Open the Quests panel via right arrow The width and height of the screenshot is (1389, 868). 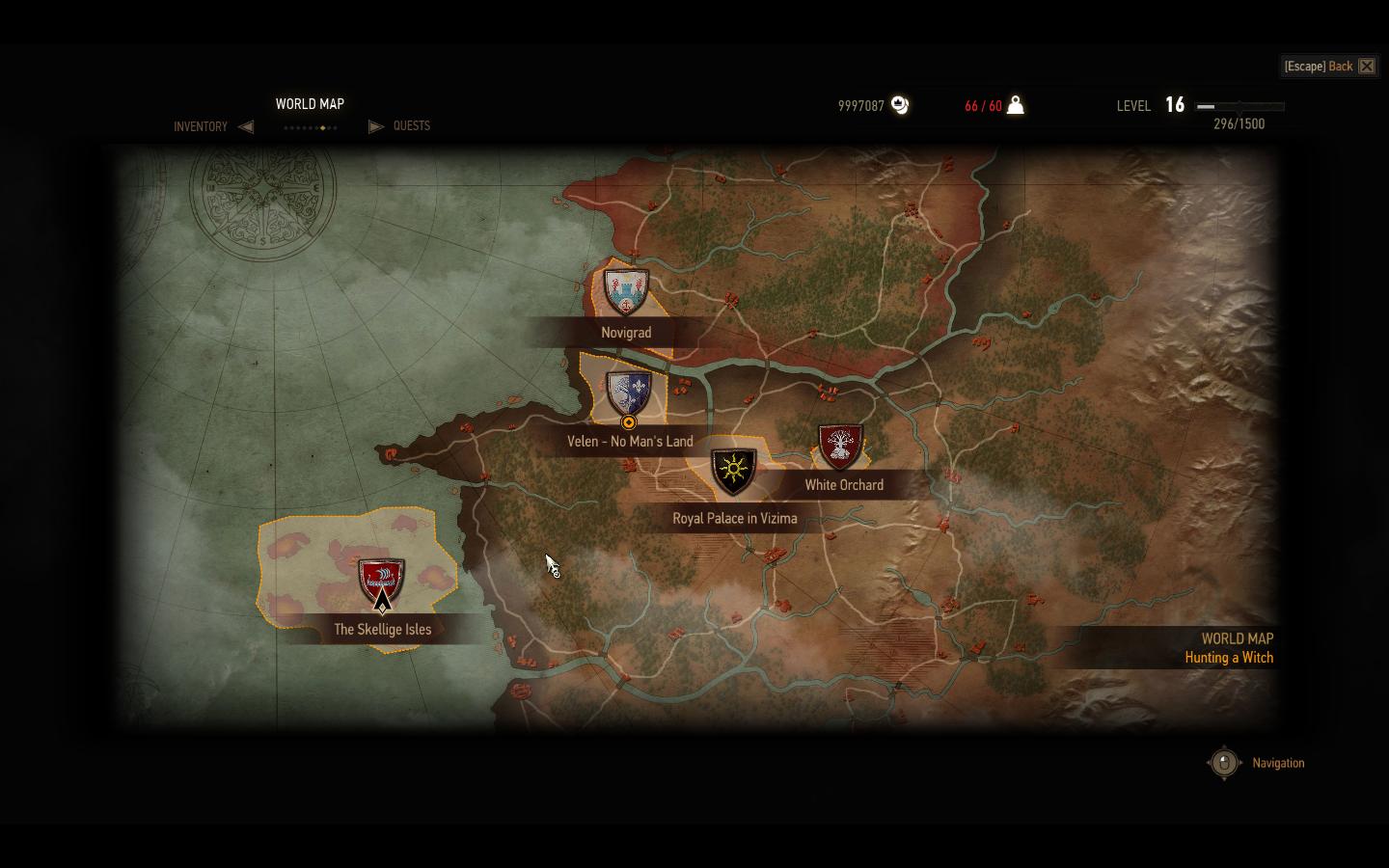coord(375,126)
